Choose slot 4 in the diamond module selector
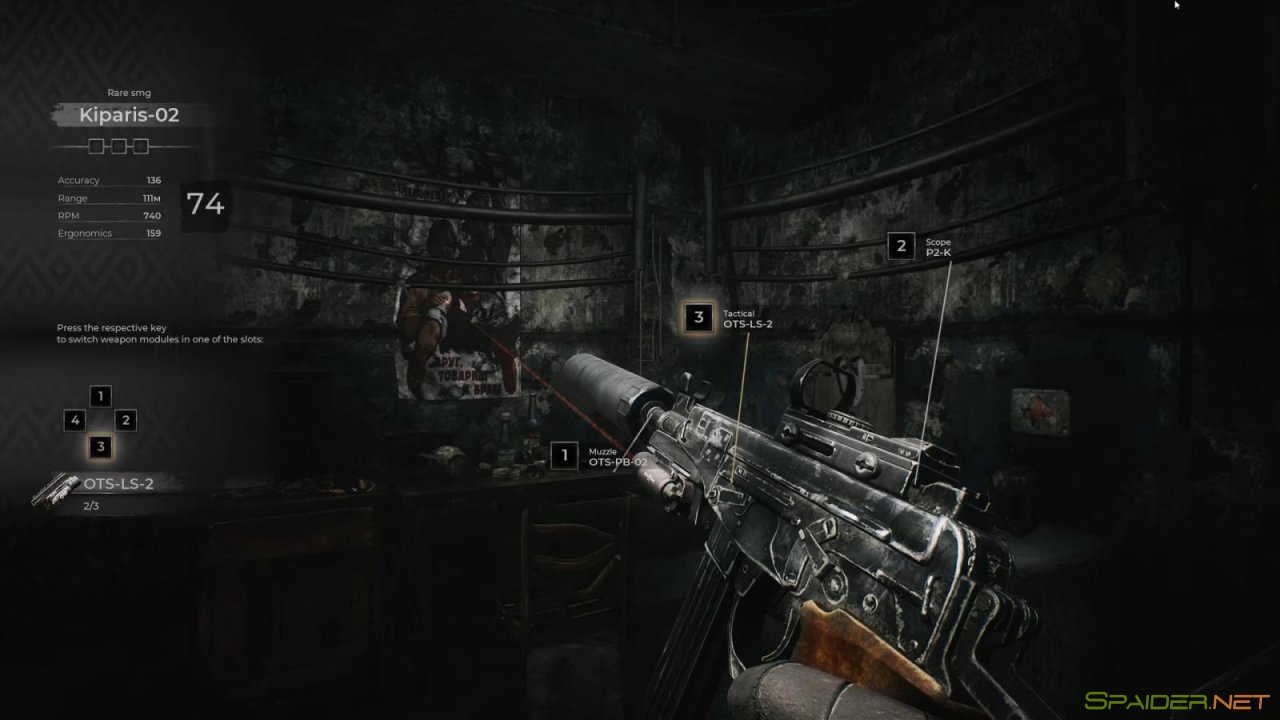Viewport: 1280px width, 720px height. (74, 421)
